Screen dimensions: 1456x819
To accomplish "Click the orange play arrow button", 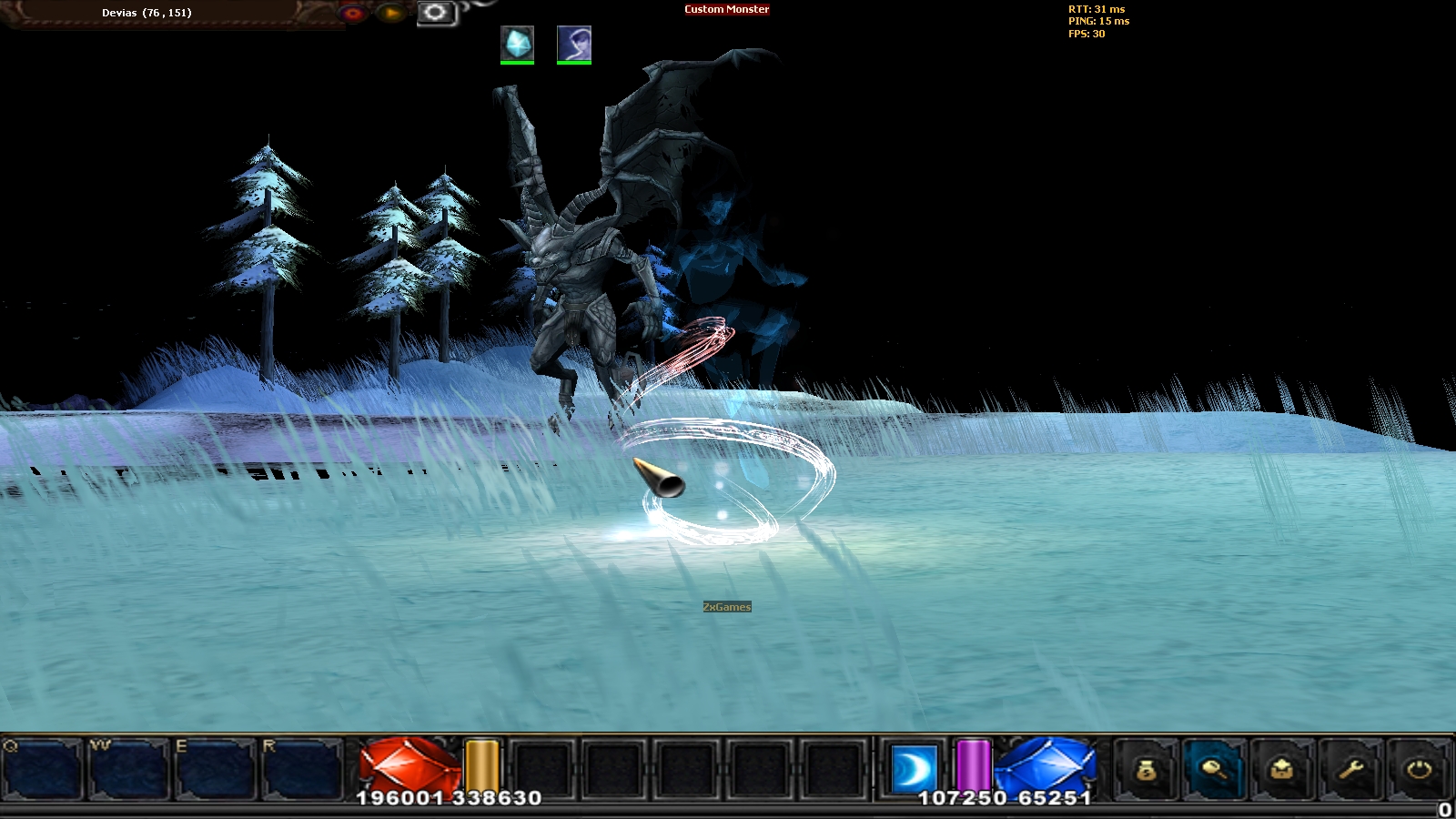I will tap(391, 13).
